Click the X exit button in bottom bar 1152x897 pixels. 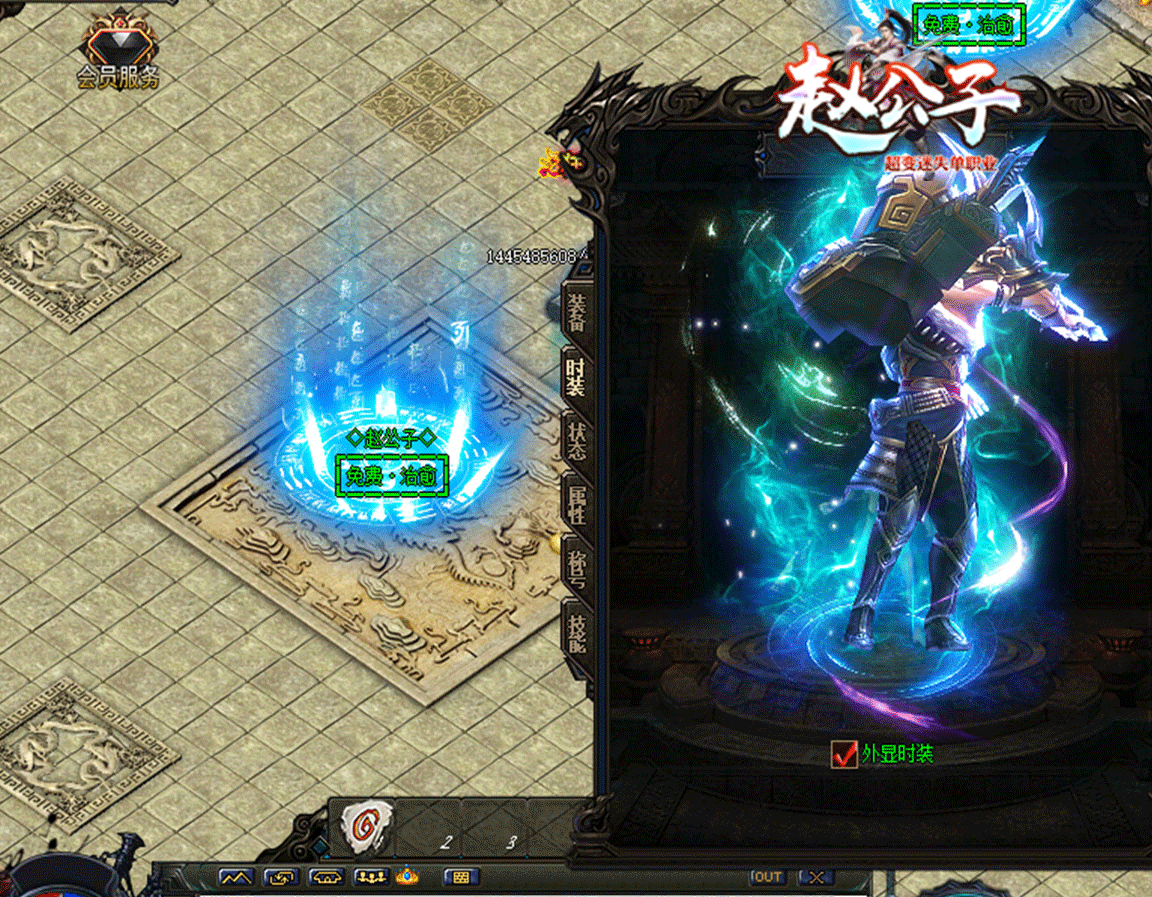(x=817, y=877)
